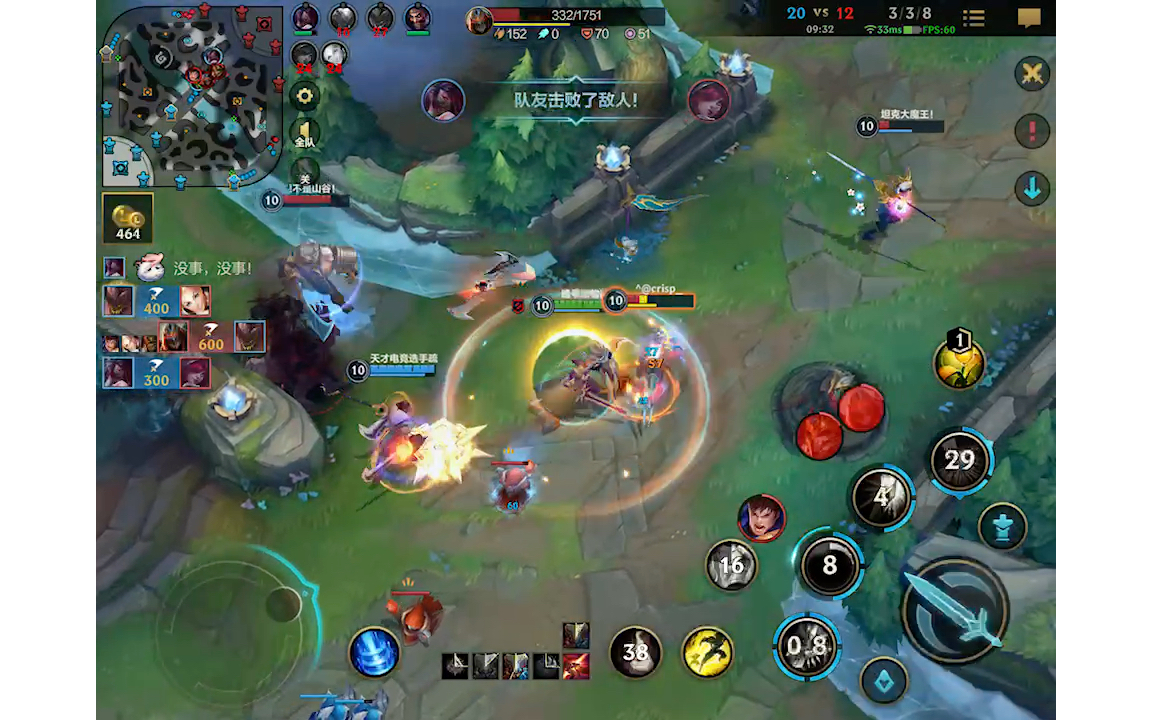Screen dimensions: 1152x720
Task: Open the chat speech bubble
Action: [x=1029, y=18]
